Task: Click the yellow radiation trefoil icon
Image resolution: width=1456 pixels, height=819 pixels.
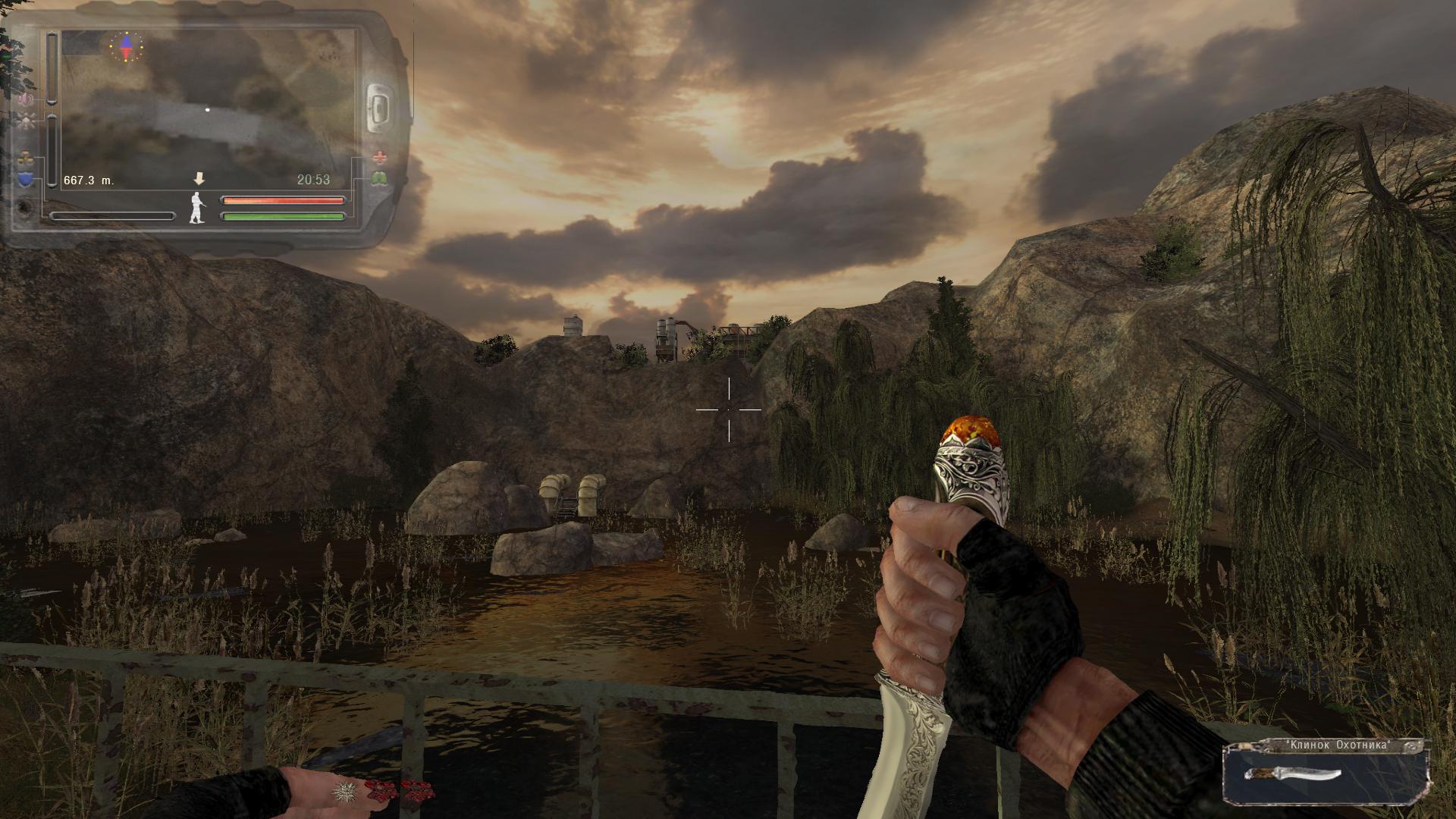Action: (x=27, y=160)
